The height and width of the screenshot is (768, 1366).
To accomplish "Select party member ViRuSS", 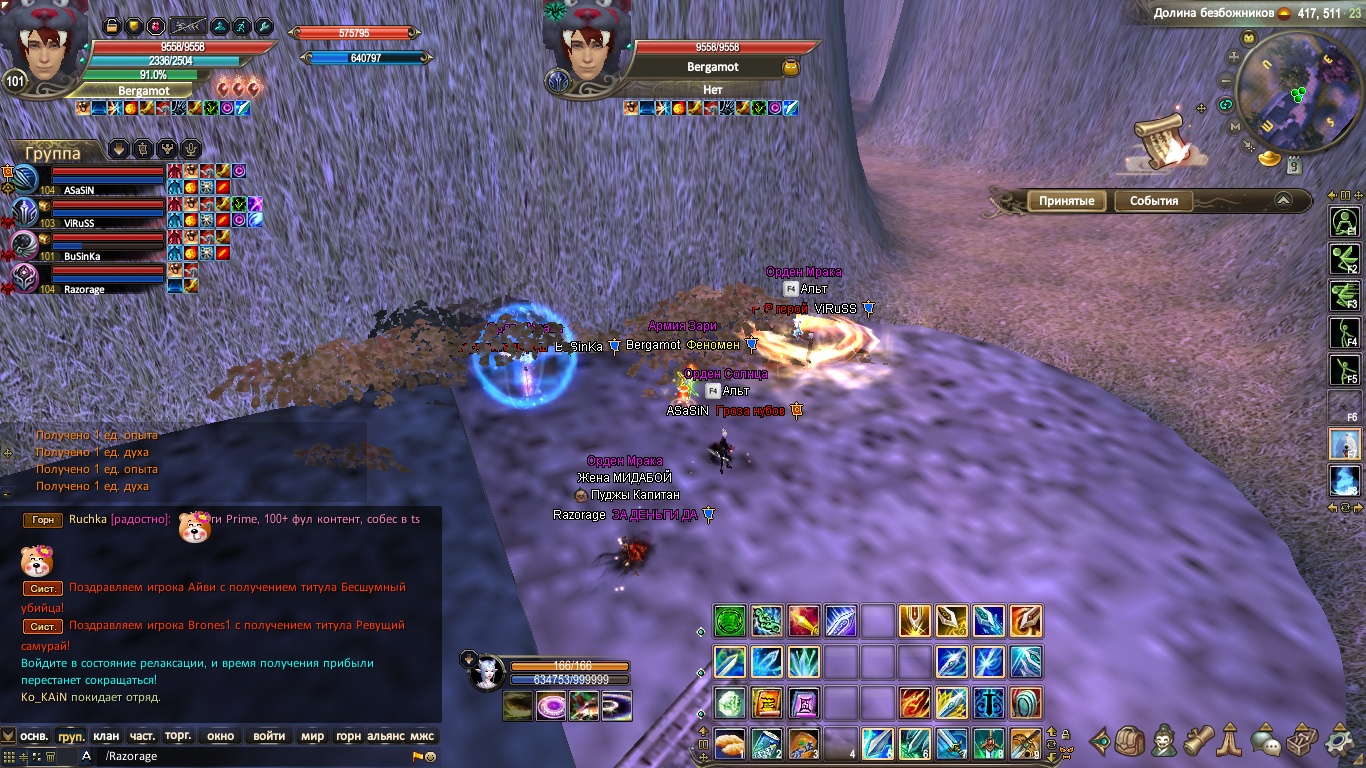I will coord(78,223).
